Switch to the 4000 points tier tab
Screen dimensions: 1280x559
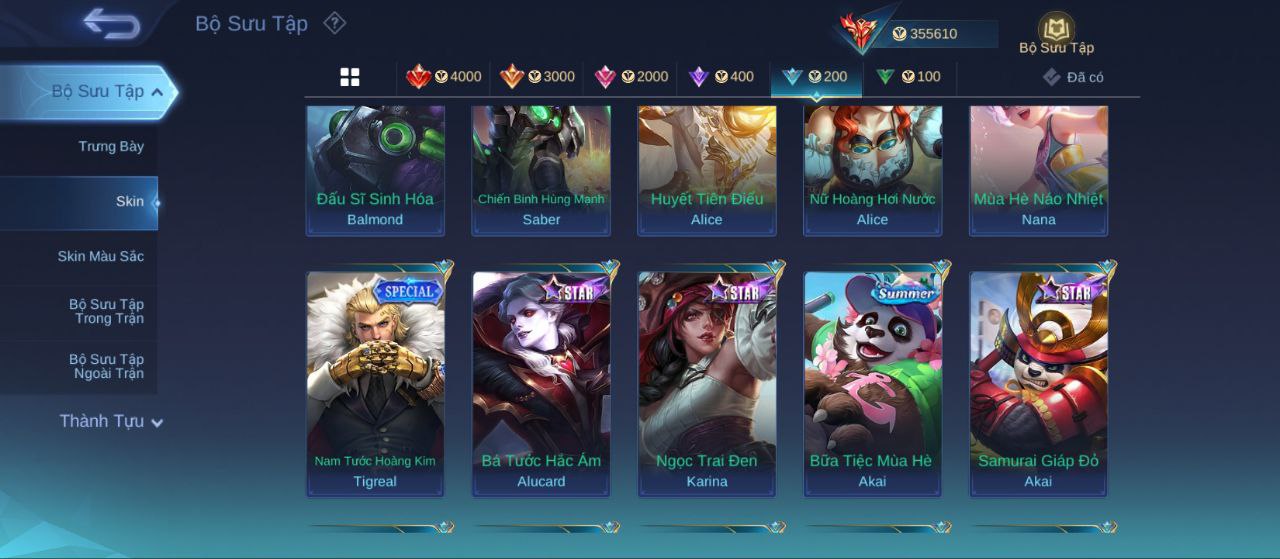tap(444, 77)
